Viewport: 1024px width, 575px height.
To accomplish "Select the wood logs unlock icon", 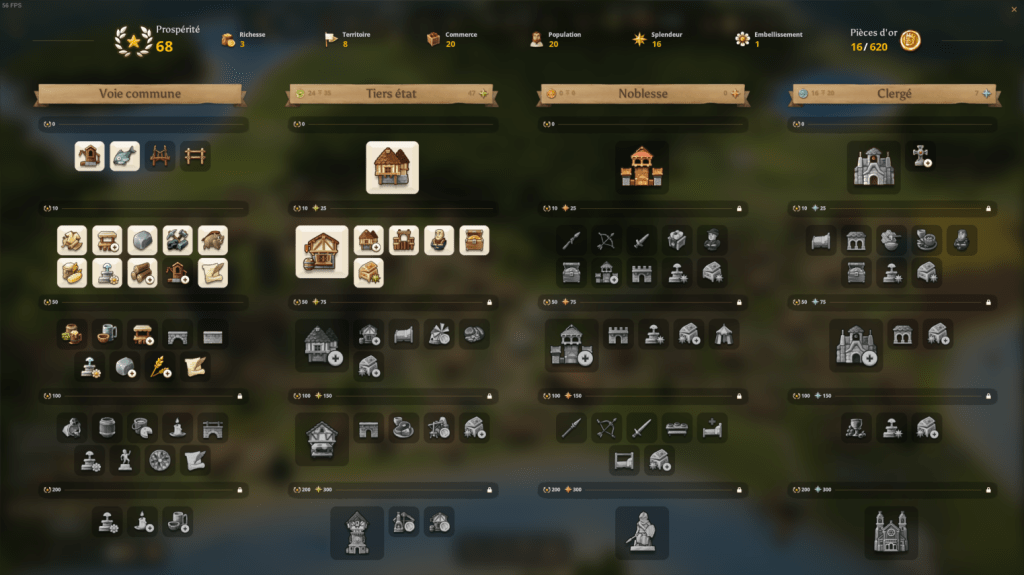I will [143, 273].
